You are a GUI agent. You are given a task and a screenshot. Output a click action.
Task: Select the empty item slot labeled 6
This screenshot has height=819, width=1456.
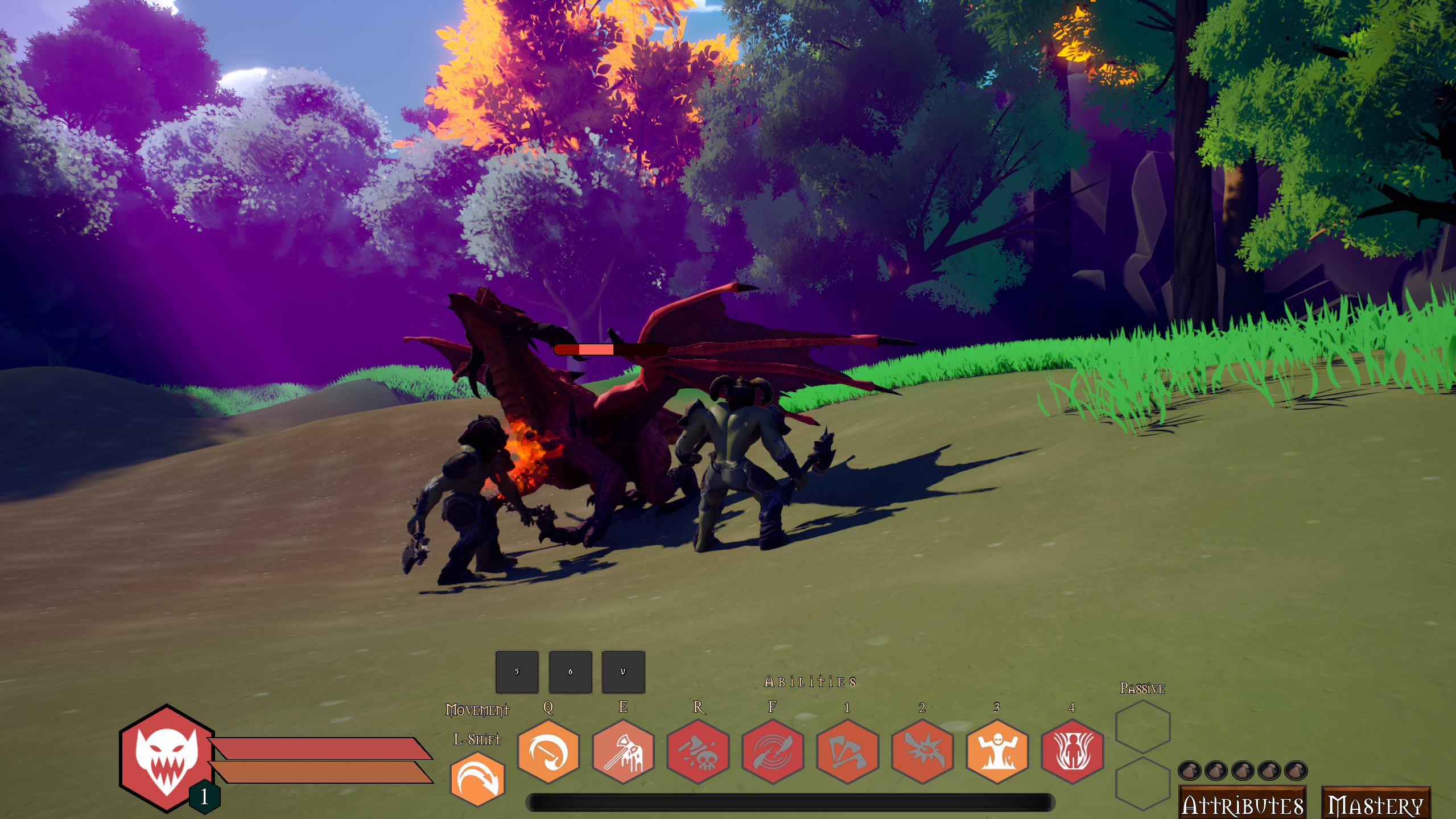(x=570, y=672)
